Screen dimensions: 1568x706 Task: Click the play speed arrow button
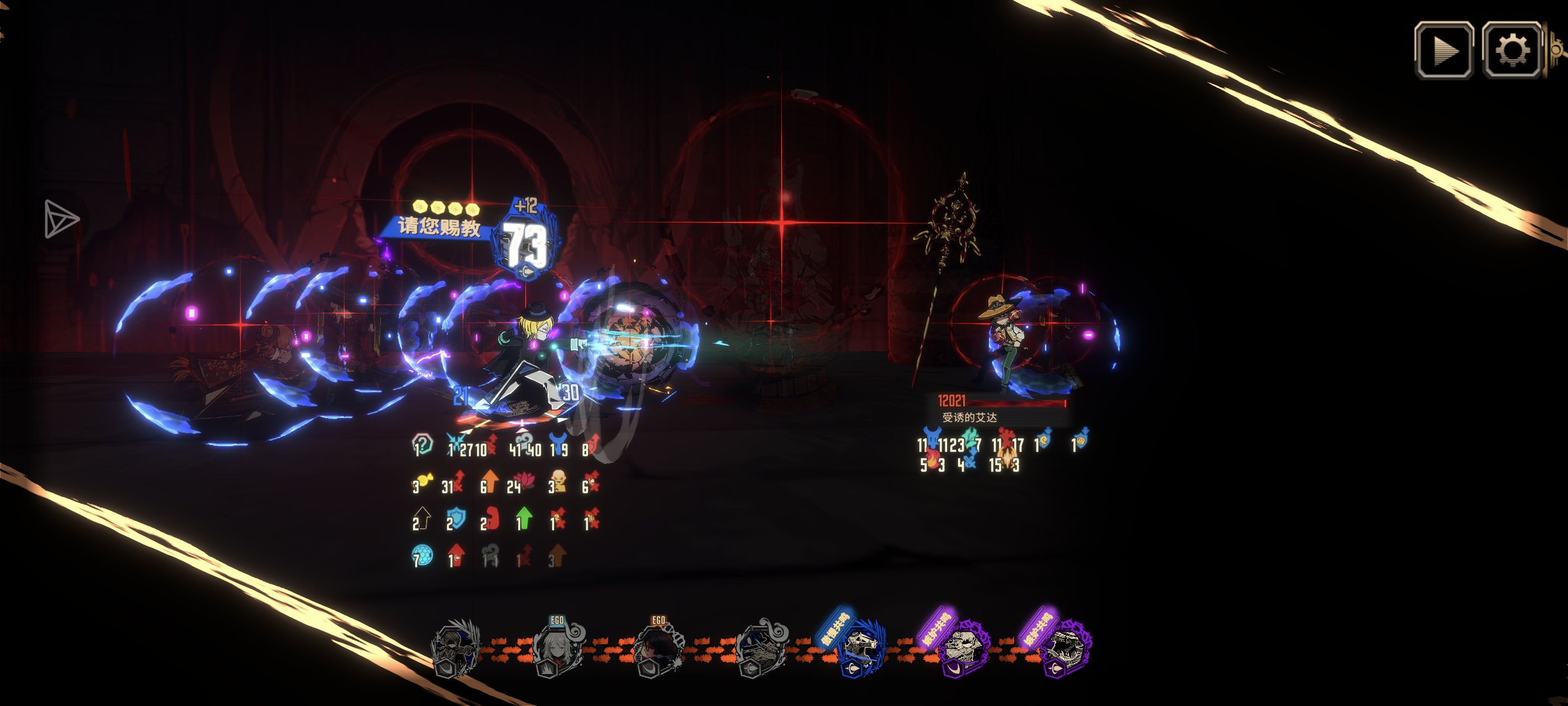[1444, 50]
